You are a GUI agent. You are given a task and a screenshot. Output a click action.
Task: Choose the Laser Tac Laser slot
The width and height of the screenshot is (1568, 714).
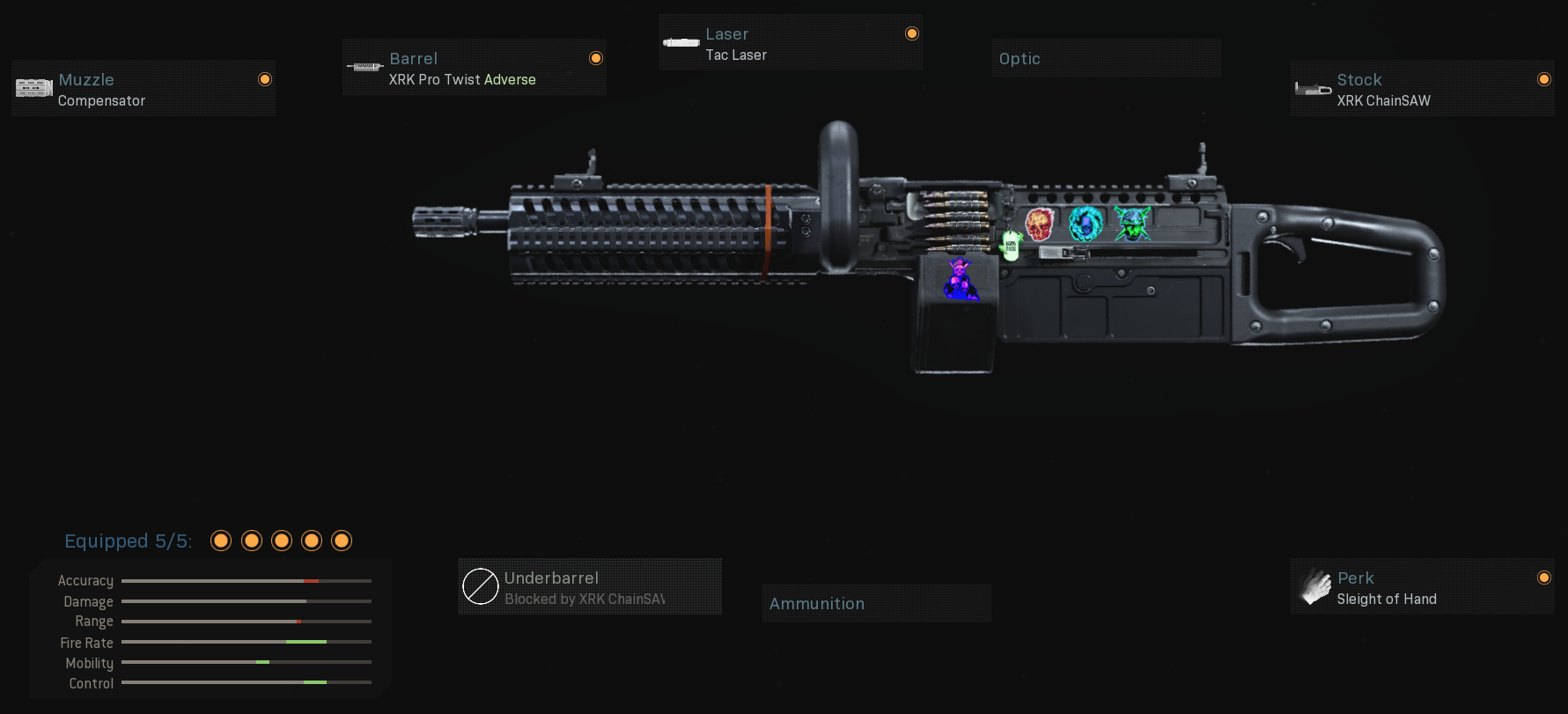click(x=791, y=43)
